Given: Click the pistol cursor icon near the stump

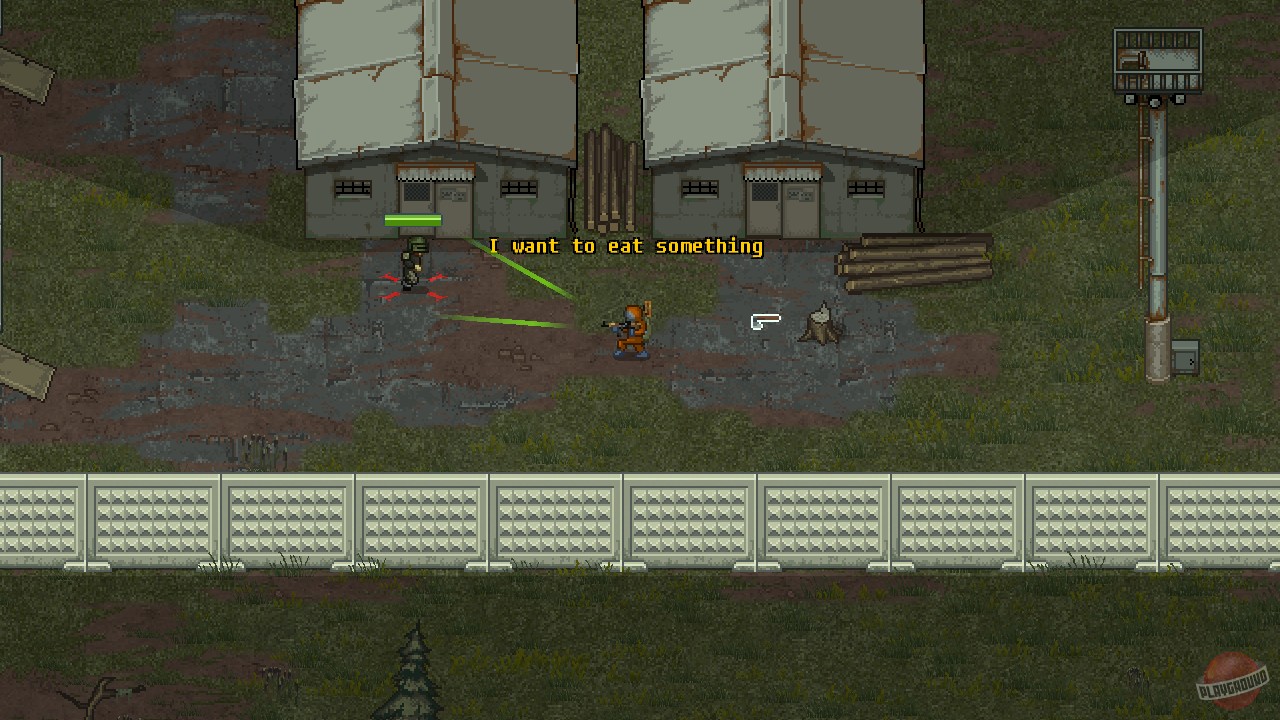Looking at the screenshot, I should coord(765,321).
